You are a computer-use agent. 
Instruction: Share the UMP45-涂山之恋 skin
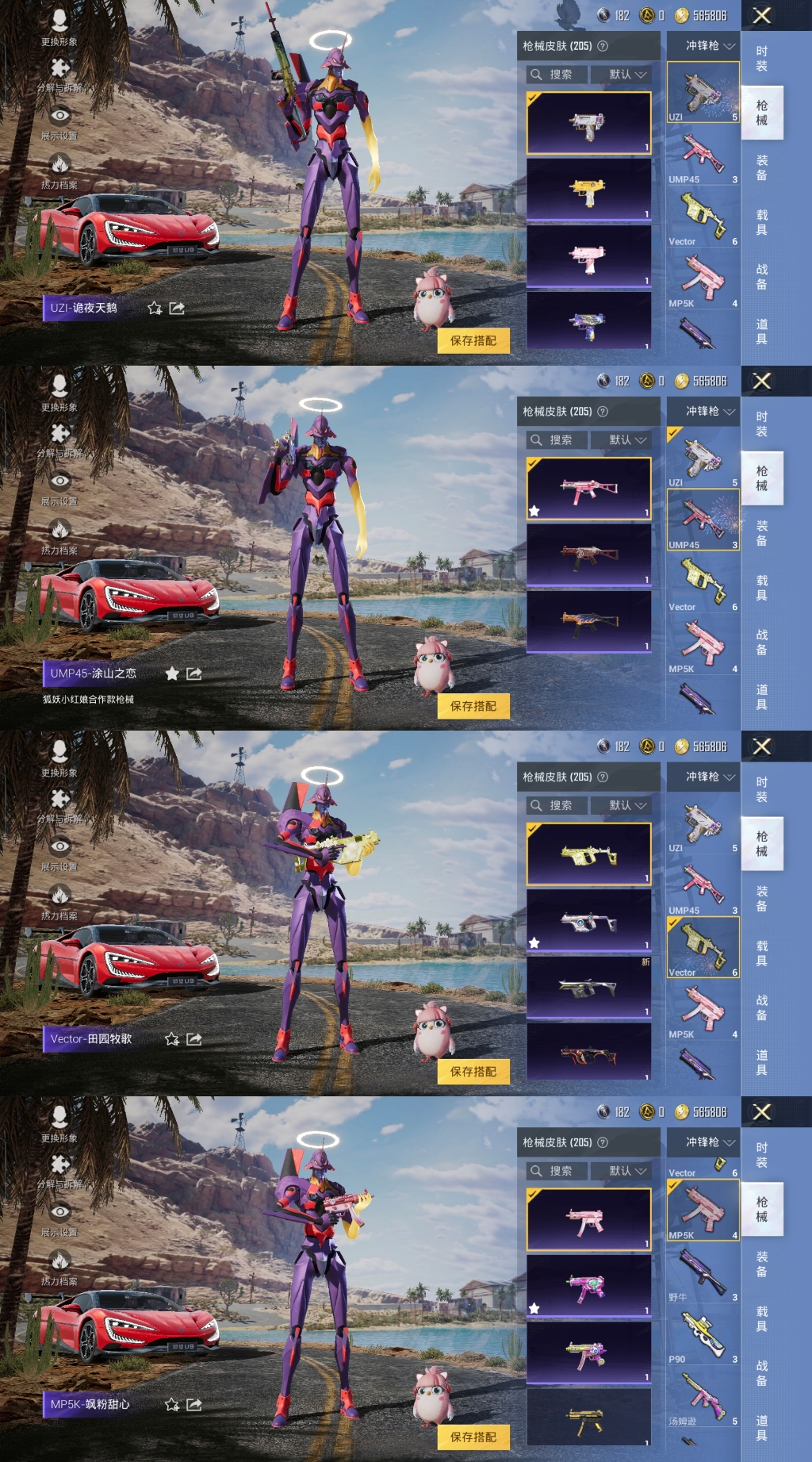[194, 673]
